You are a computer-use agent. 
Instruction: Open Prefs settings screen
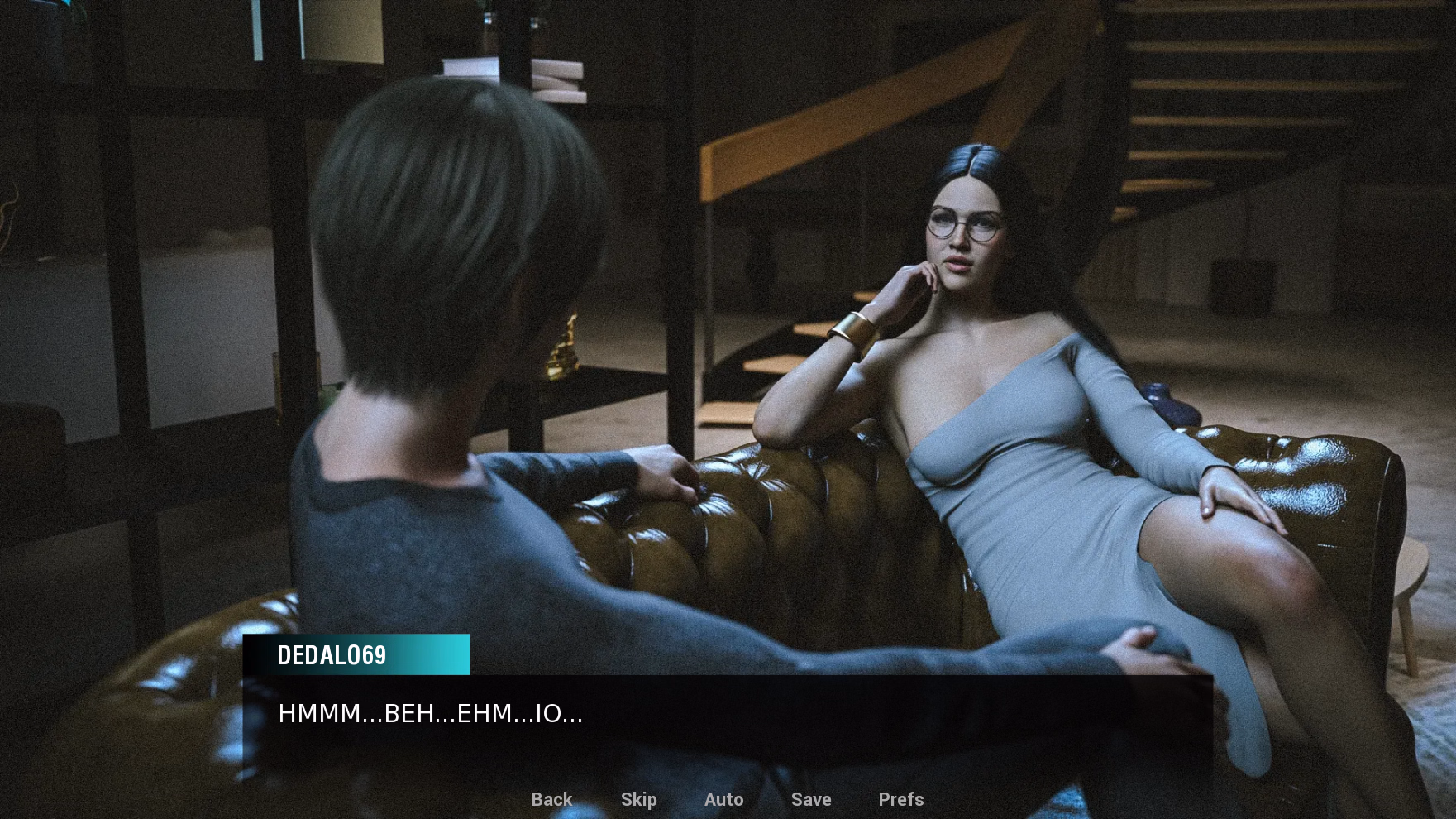(x=900, y=799)
